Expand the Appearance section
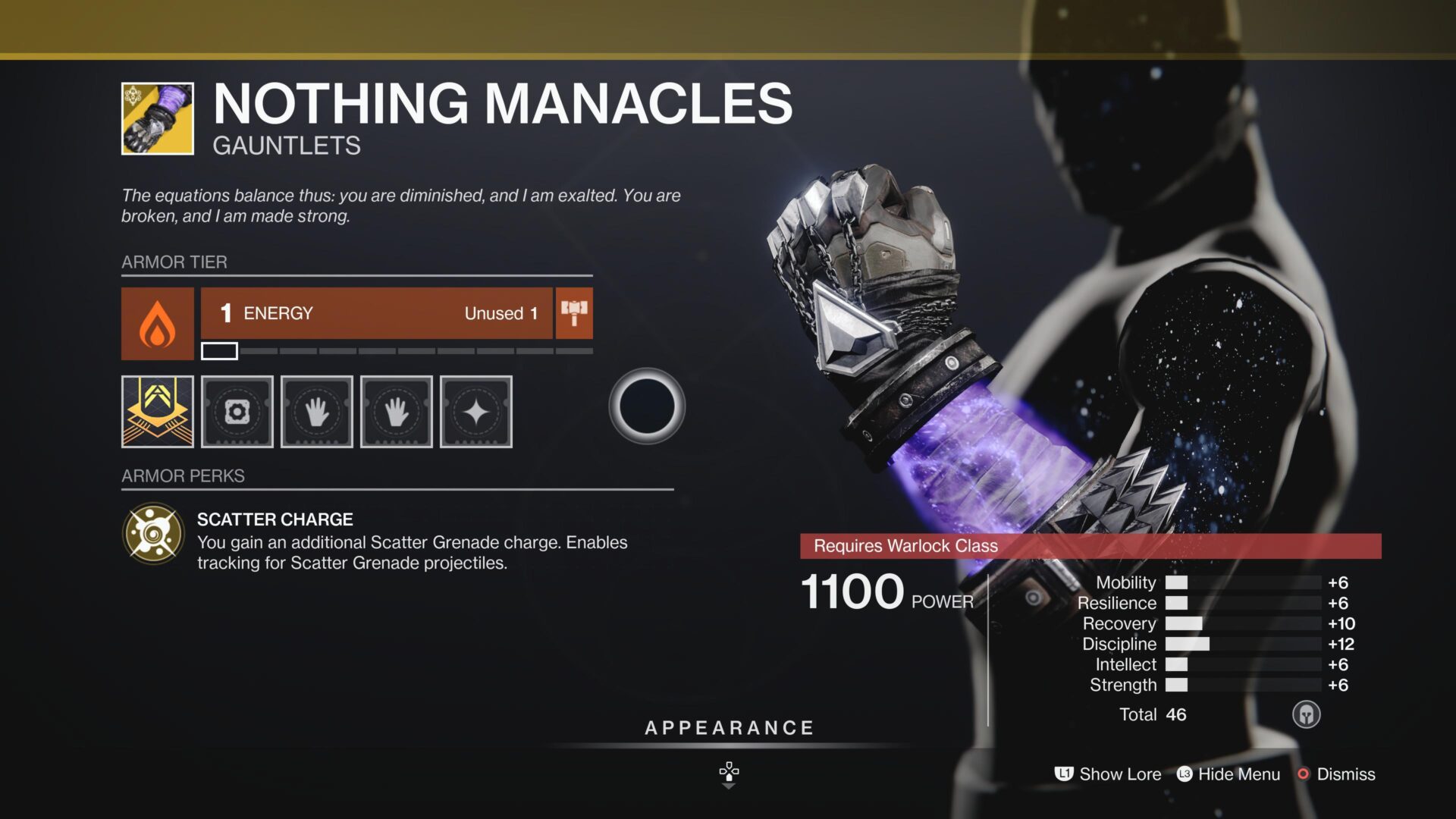Screen dimensions: 1456x819 tap(727, 727)
